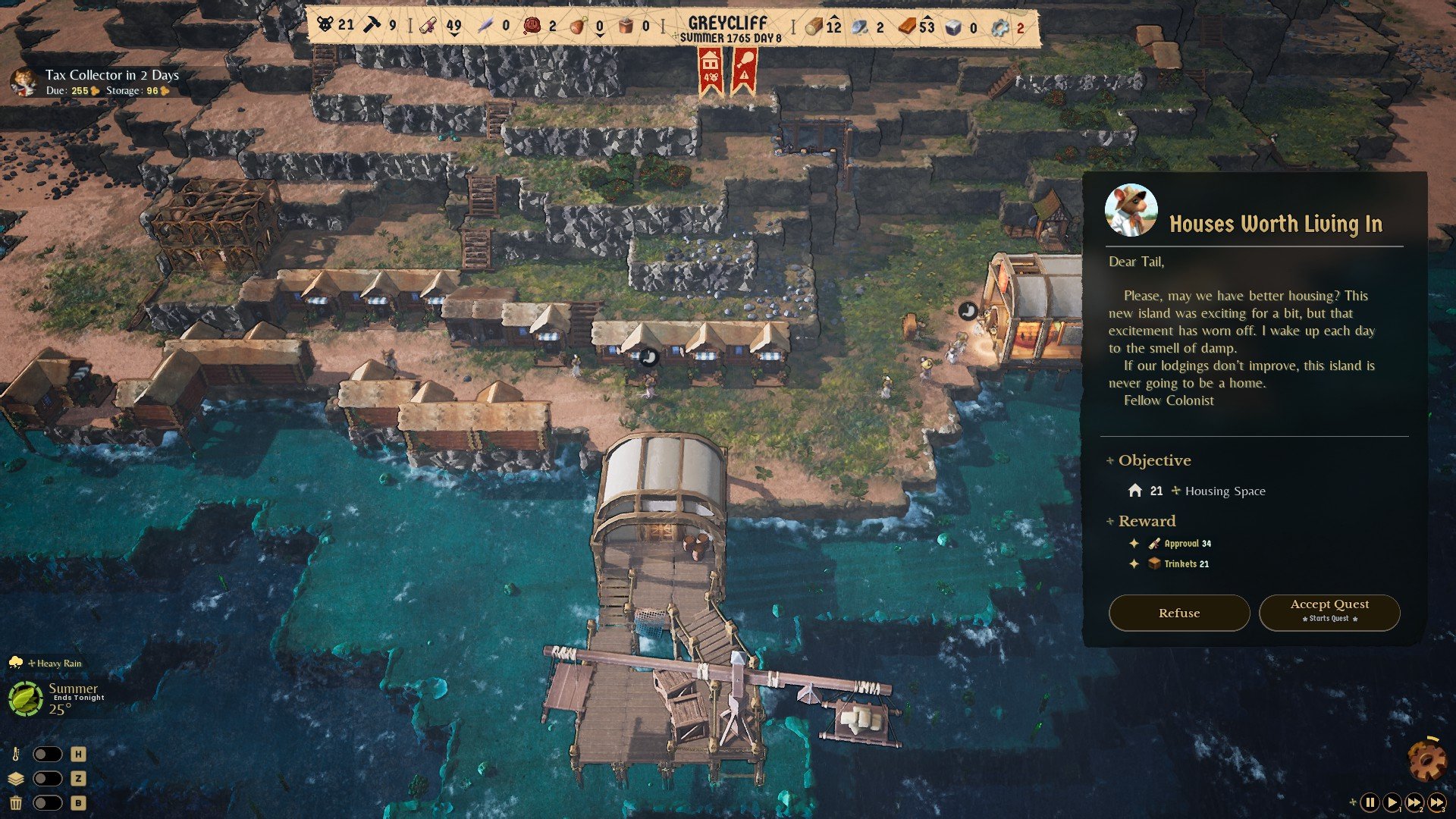Pause the game speed
The image size is (1456, 819).
tap(1370, 802)
